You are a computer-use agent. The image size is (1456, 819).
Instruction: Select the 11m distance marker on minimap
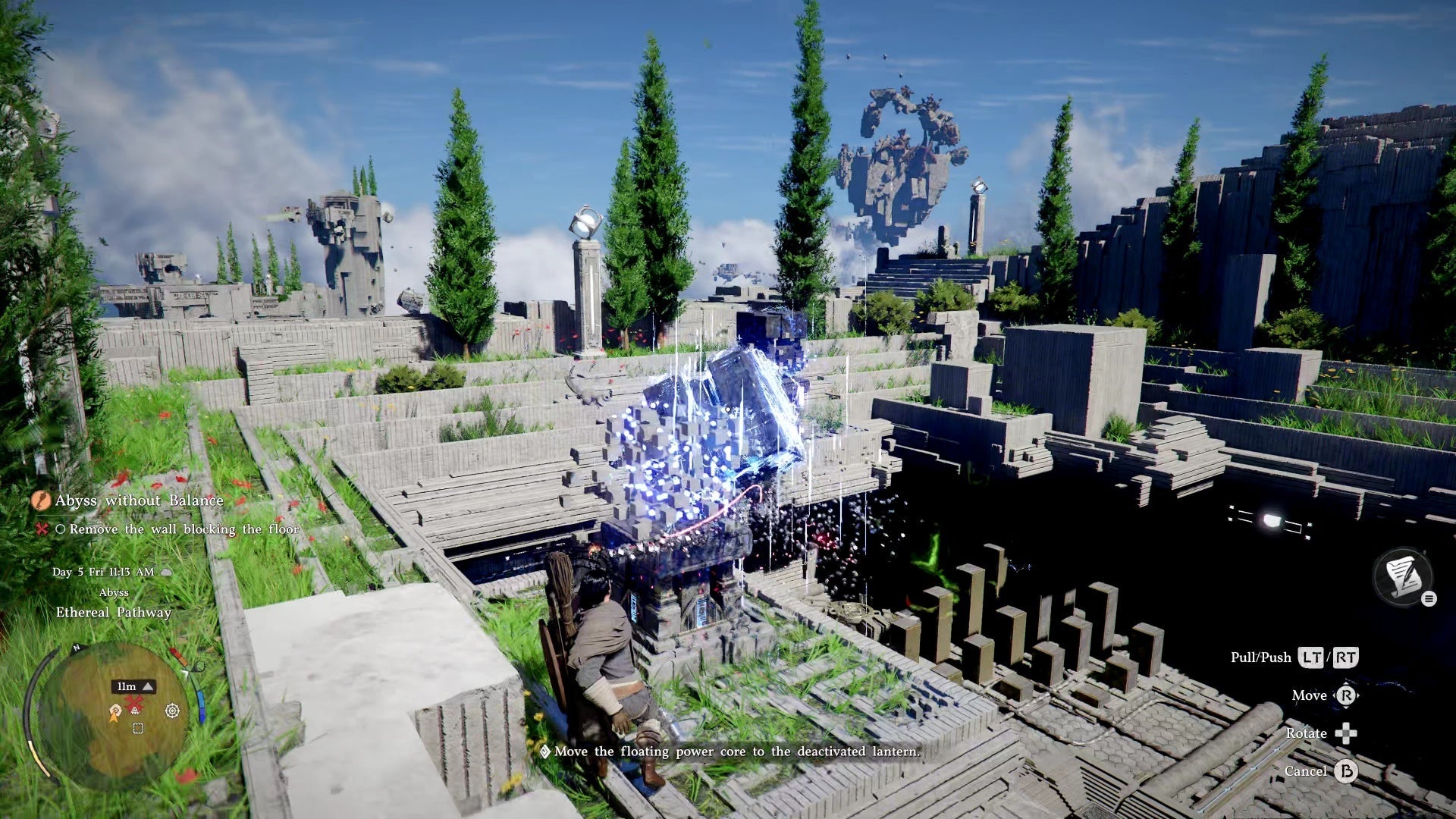coord(134,686)
